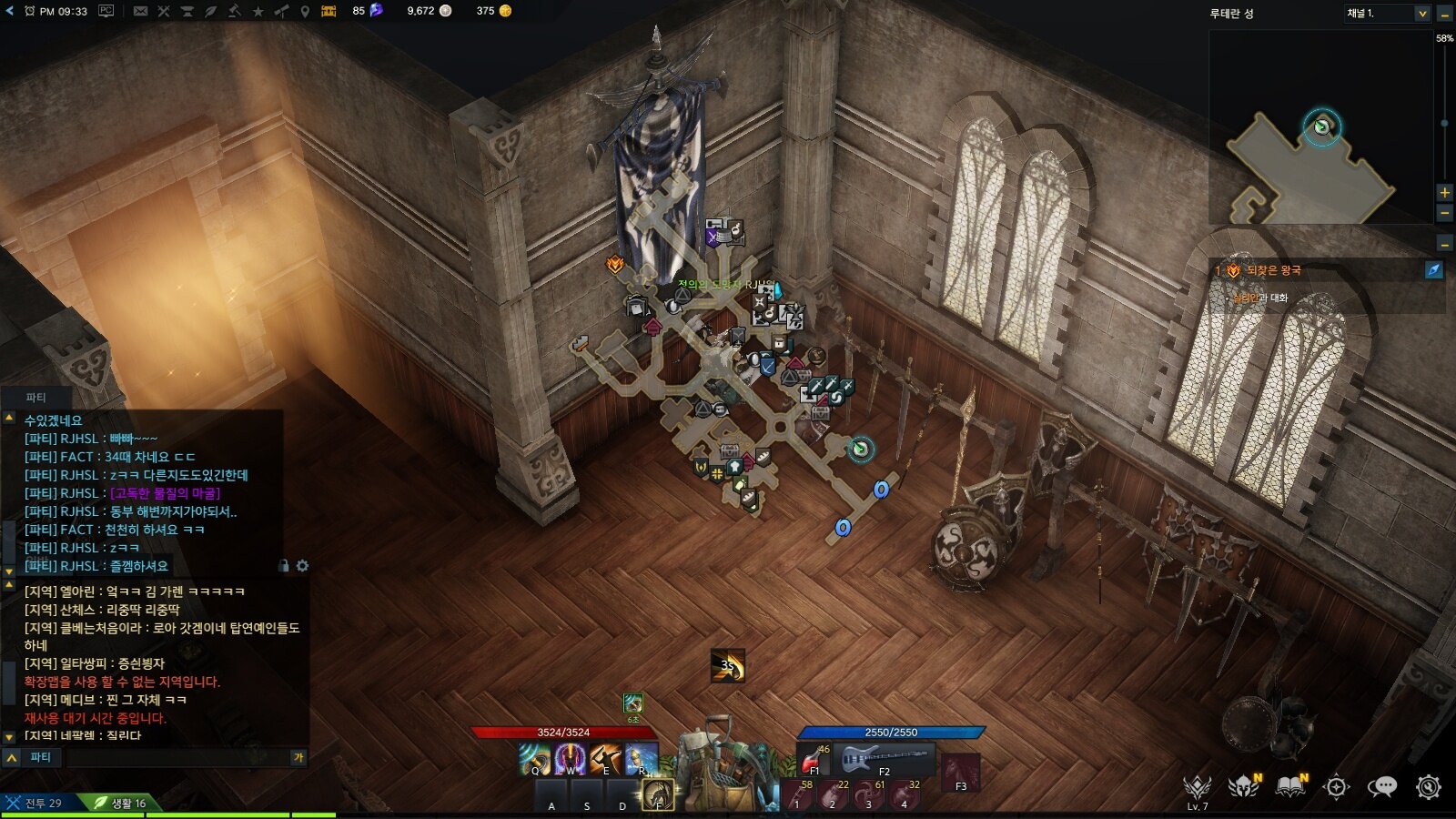
Task: Open the mail envelope icon
Action: (140, 11)
